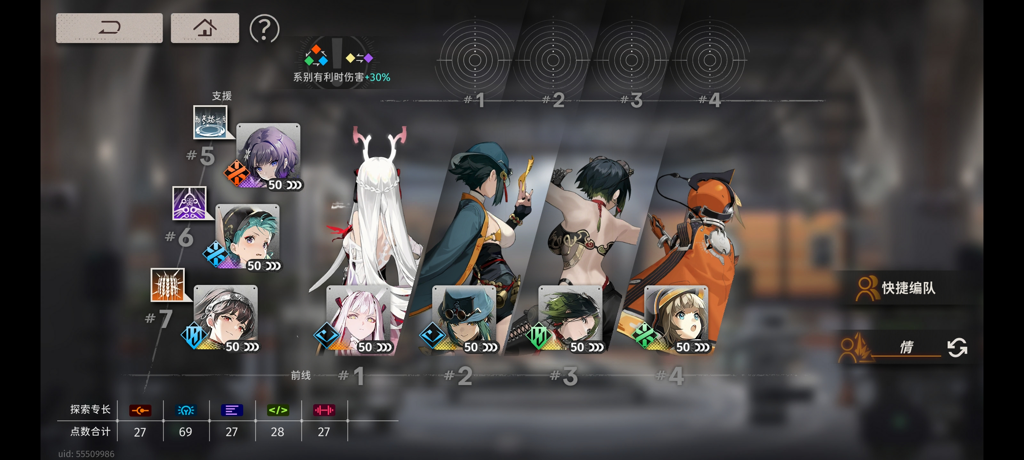Open the support skill icon at slot 5
Screen dimensions: 1024x460
[x=212, y=123]
